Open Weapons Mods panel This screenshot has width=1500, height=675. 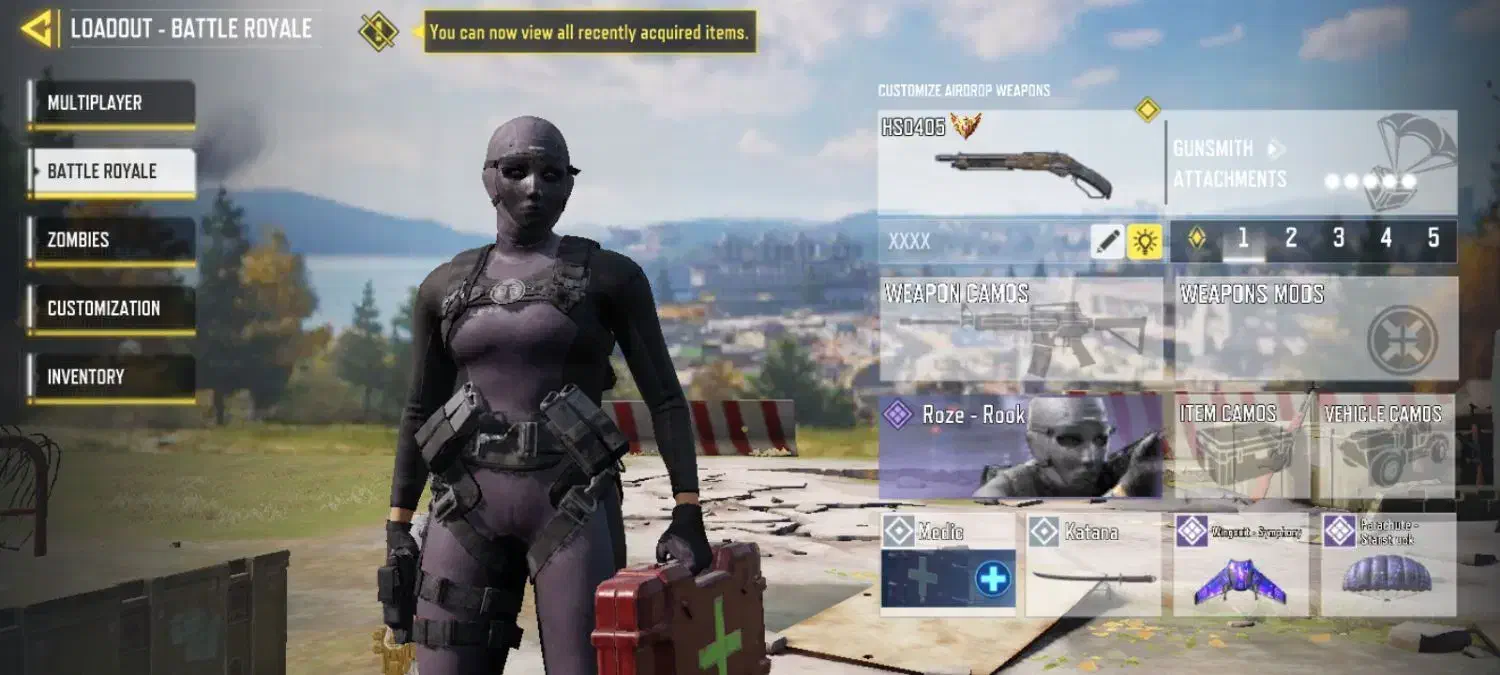(x=1315, y=328)
